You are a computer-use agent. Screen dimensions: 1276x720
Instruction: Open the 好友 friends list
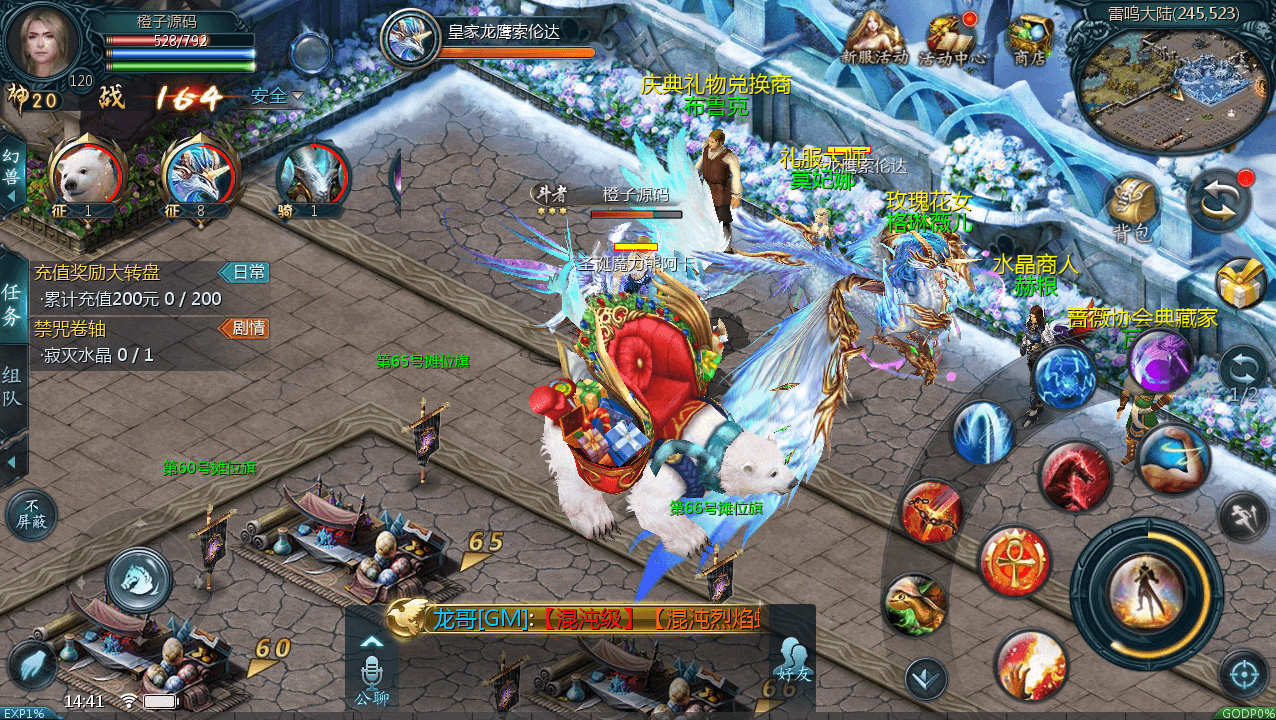coord(794,658)
